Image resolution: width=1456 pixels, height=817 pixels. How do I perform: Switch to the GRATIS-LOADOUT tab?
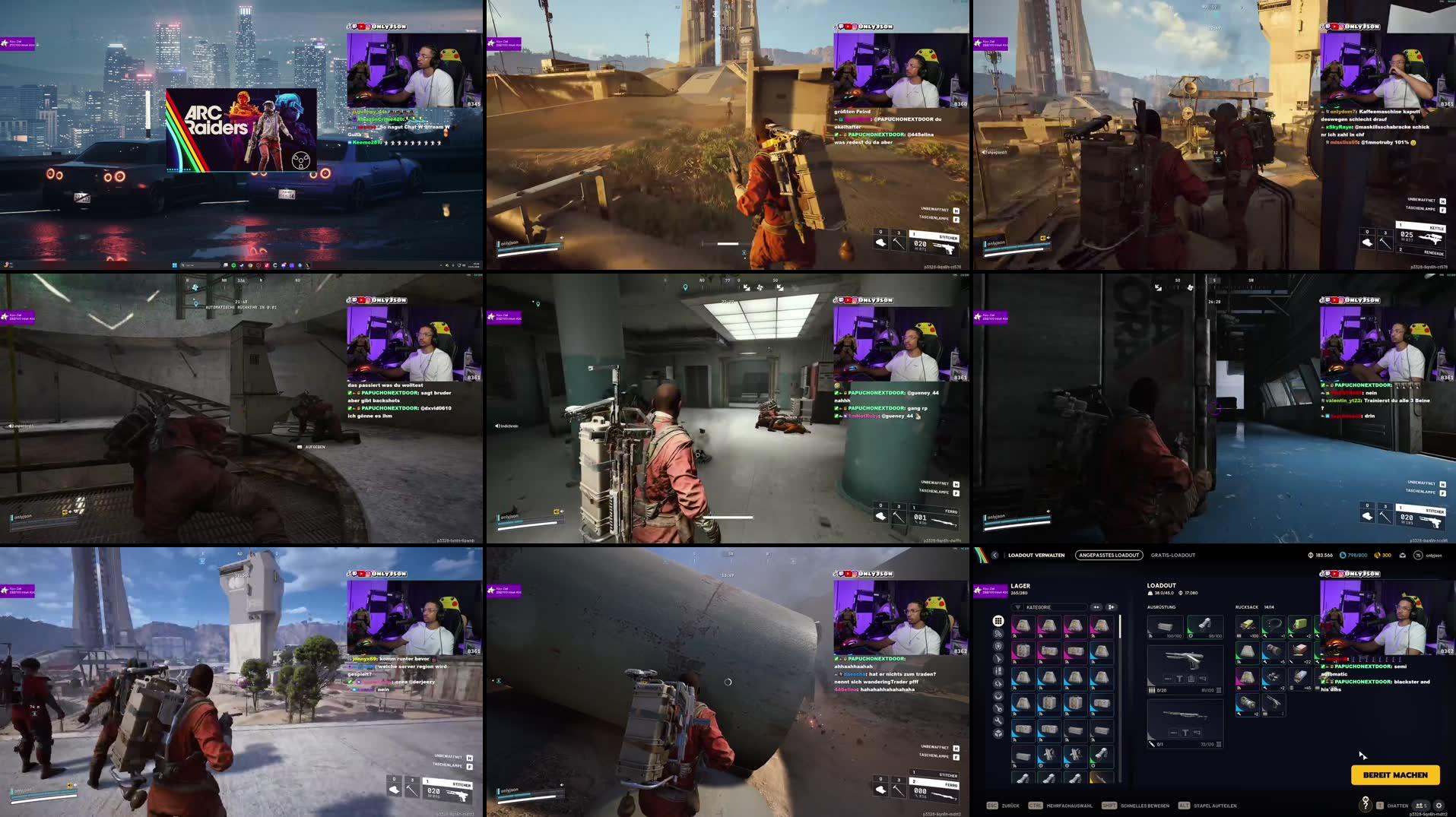click(x=1172, y=555)
